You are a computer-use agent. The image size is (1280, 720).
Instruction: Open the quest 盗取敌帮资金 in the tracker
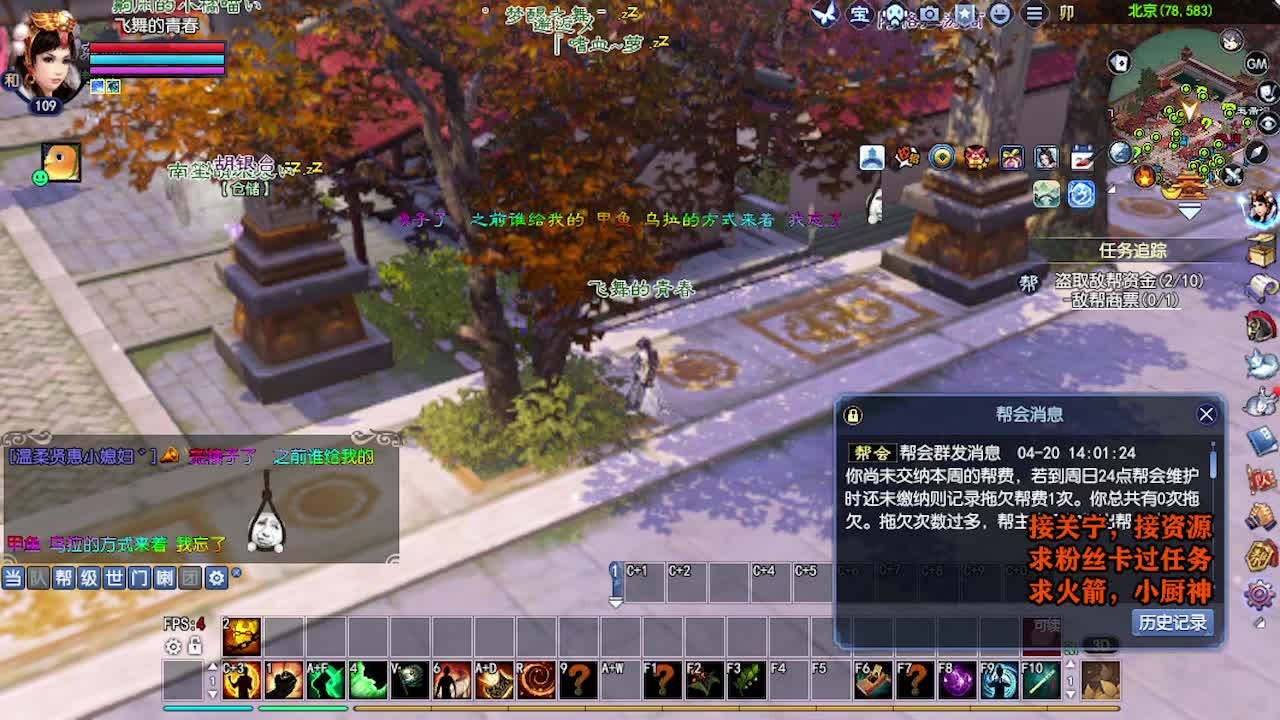pos(1130,283)
